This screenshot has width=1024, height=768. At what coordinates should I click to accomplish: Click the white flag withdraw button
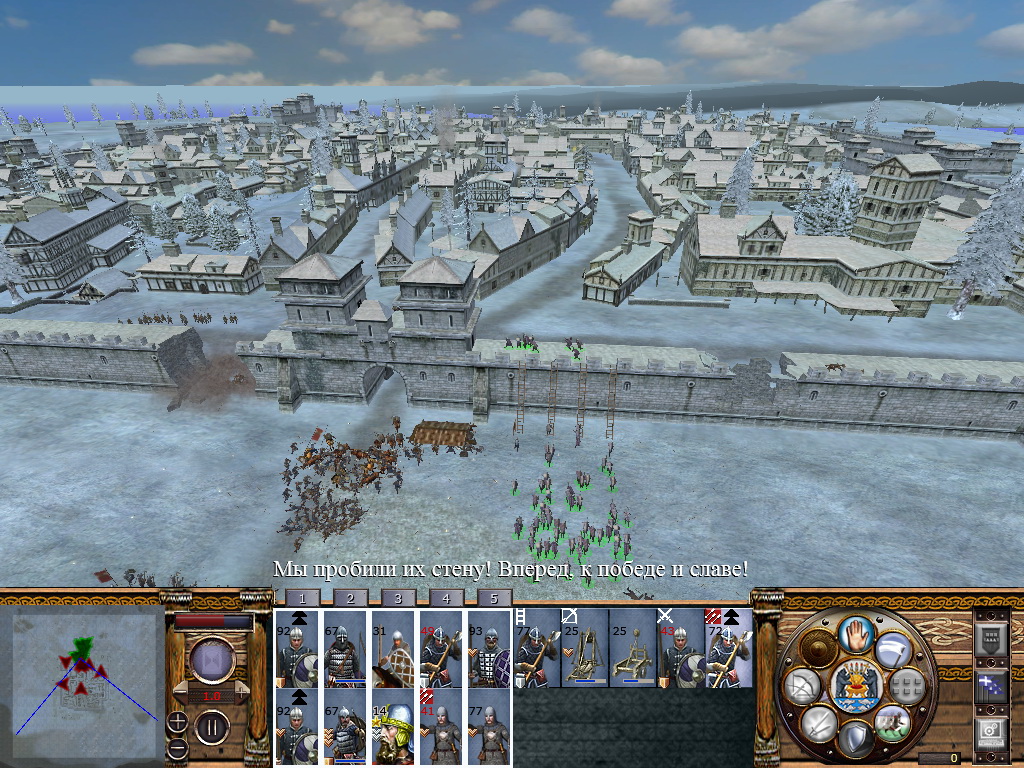click(893, 650)
